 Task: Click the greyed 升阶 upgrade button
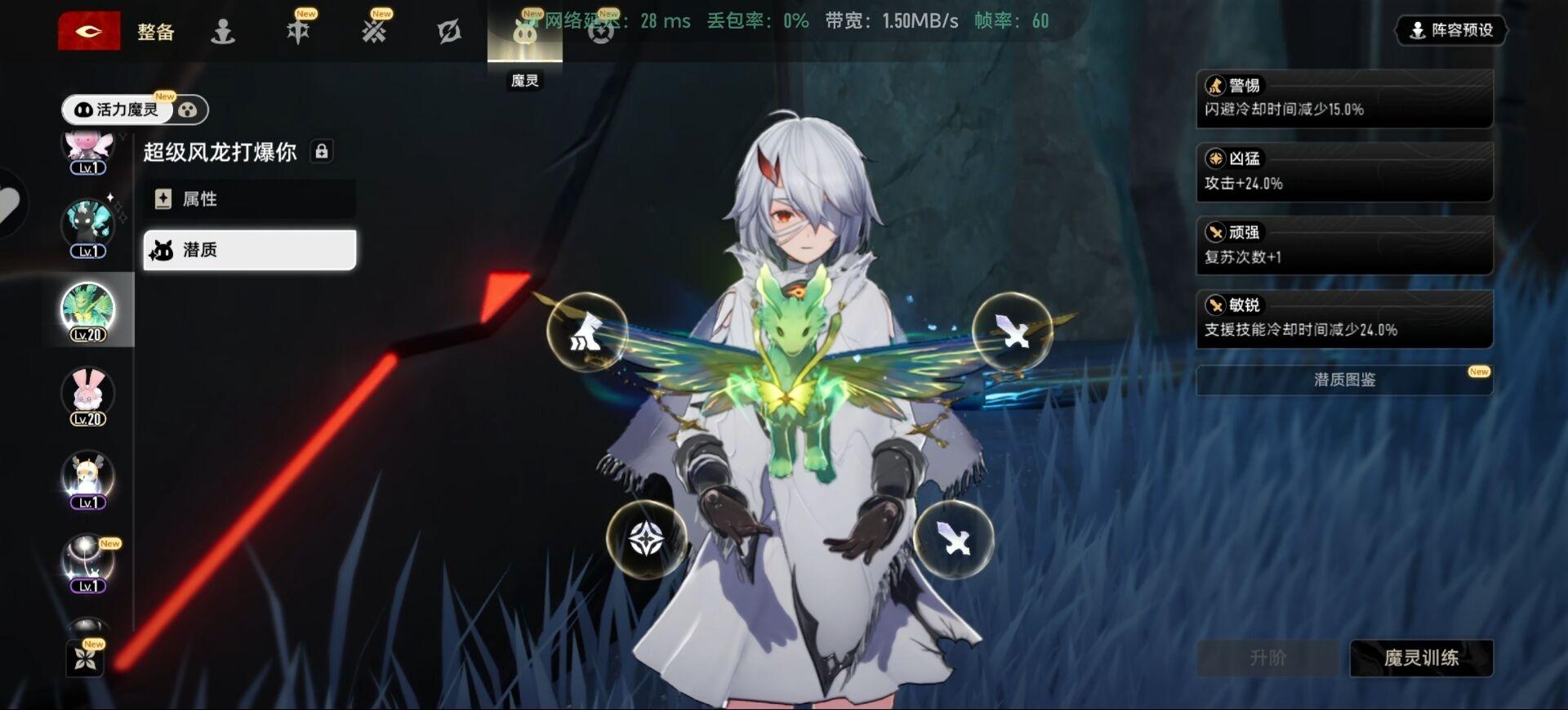click(x=1267, y=658)
